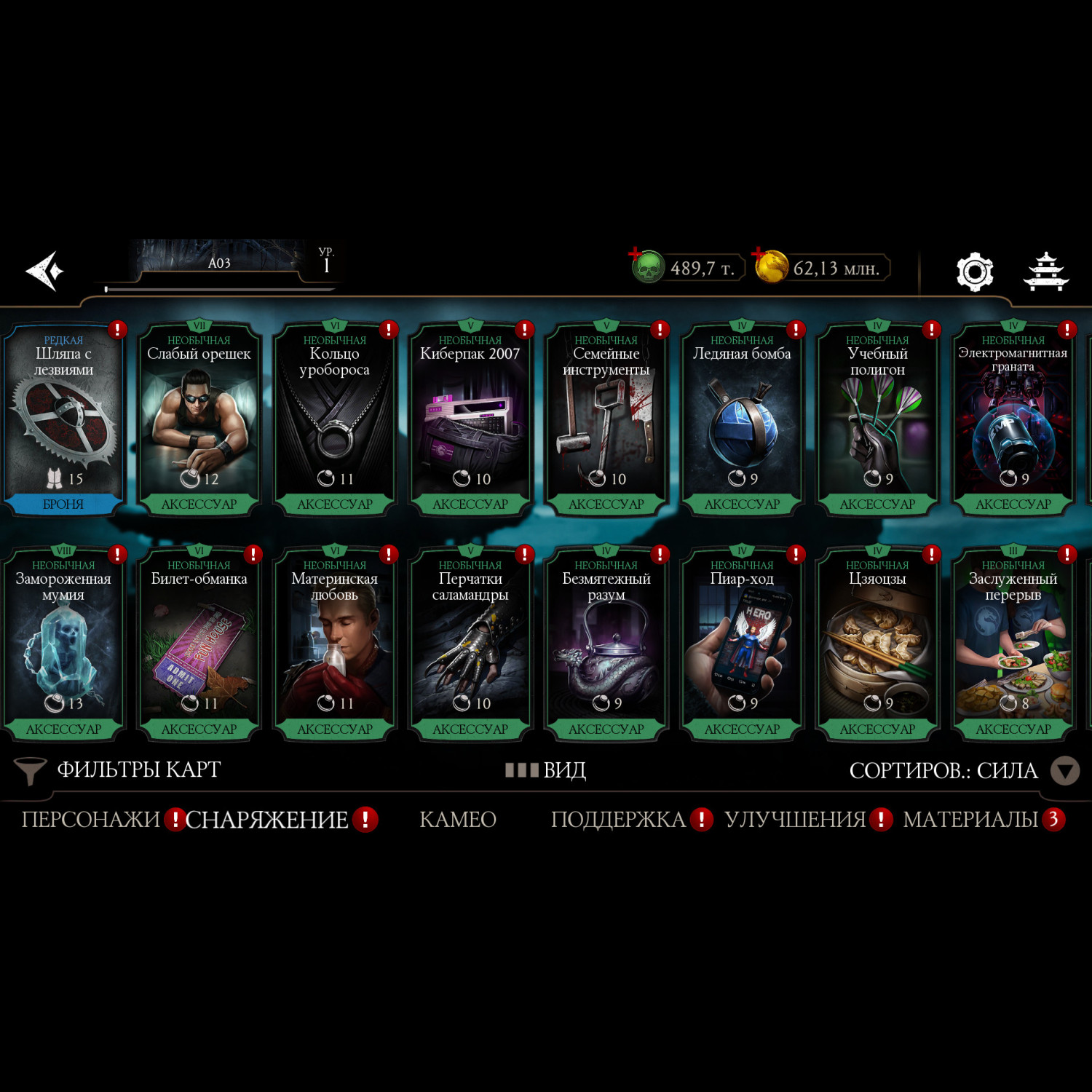Select the Ледяная бомба card
Image resolution: width=1092 pixels, height=1092 pixels.
point(742,420)
